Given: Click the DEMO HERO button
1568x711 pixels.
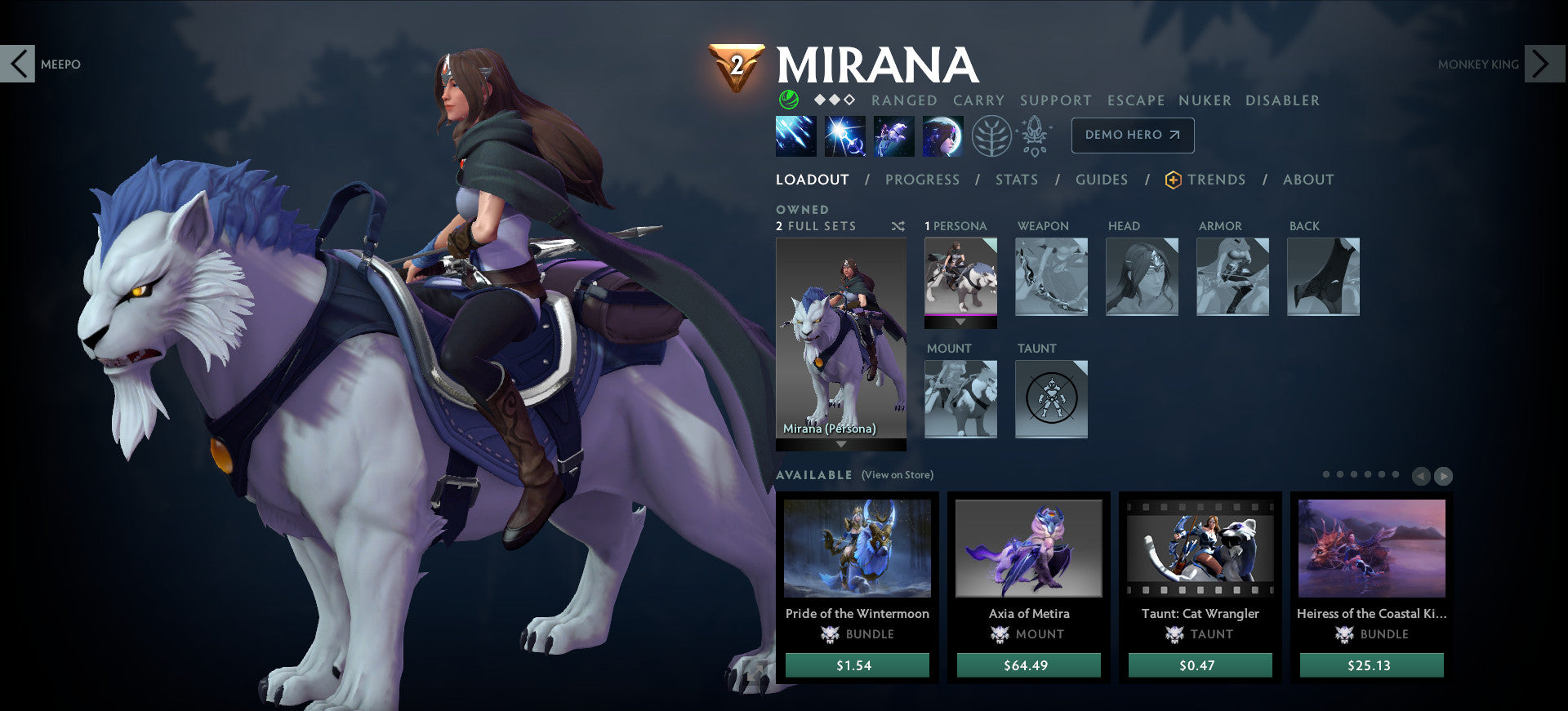Looking at the screenshot, I should 1133,135.
